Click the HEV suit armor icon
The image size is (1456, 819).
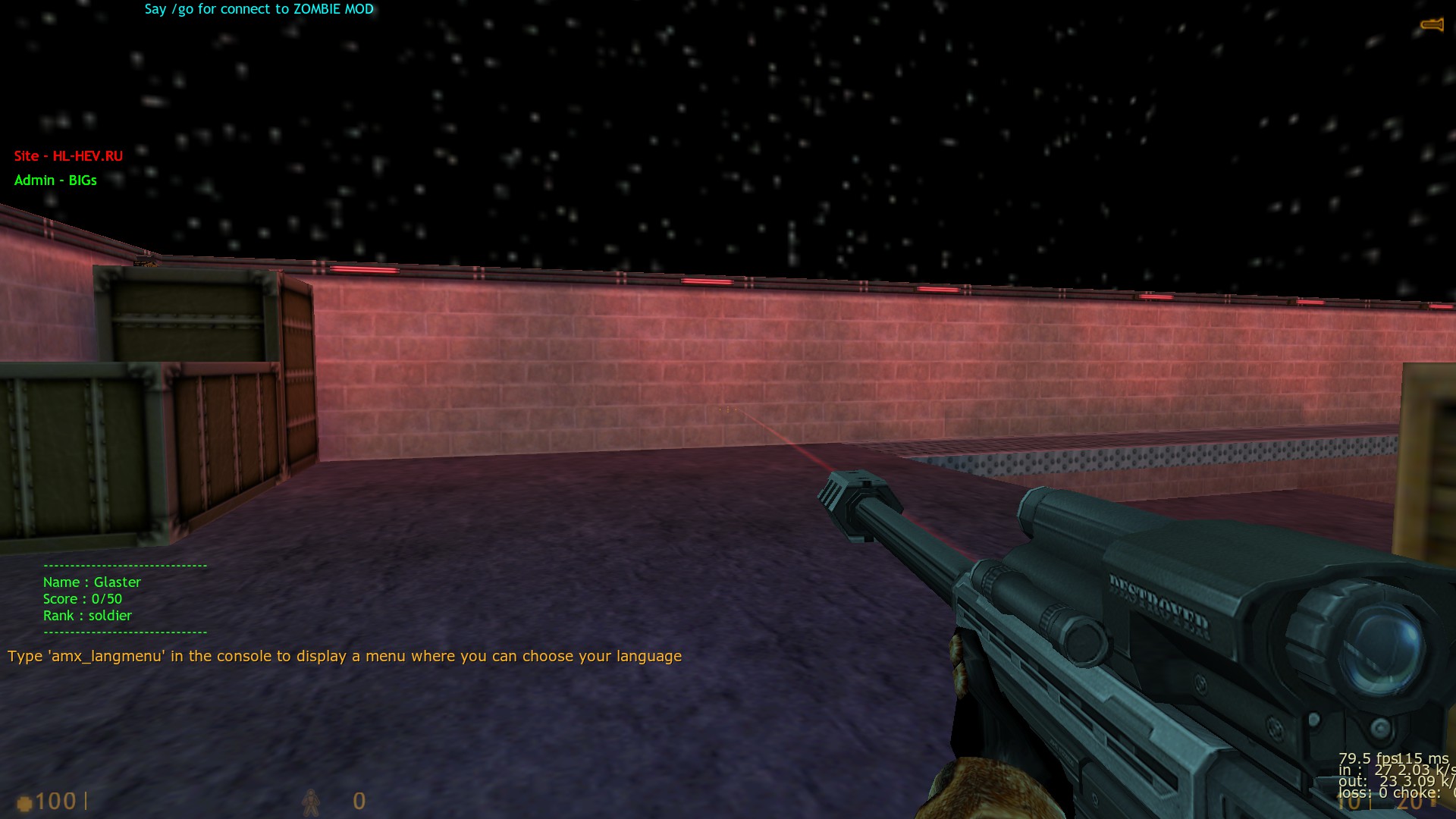pyautogui.click(x=310, y=802)
